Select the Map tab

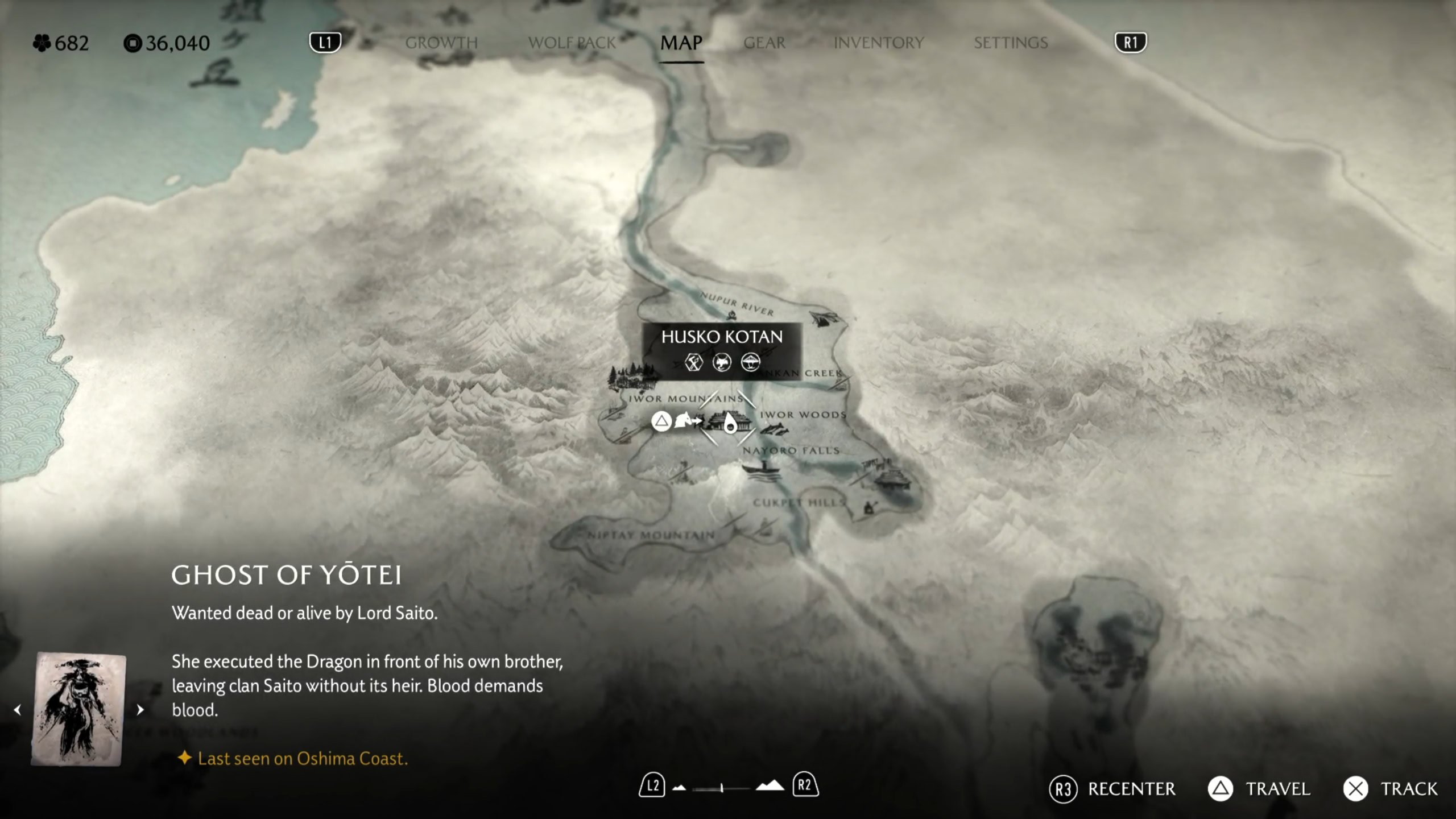(x=681, y=43)
